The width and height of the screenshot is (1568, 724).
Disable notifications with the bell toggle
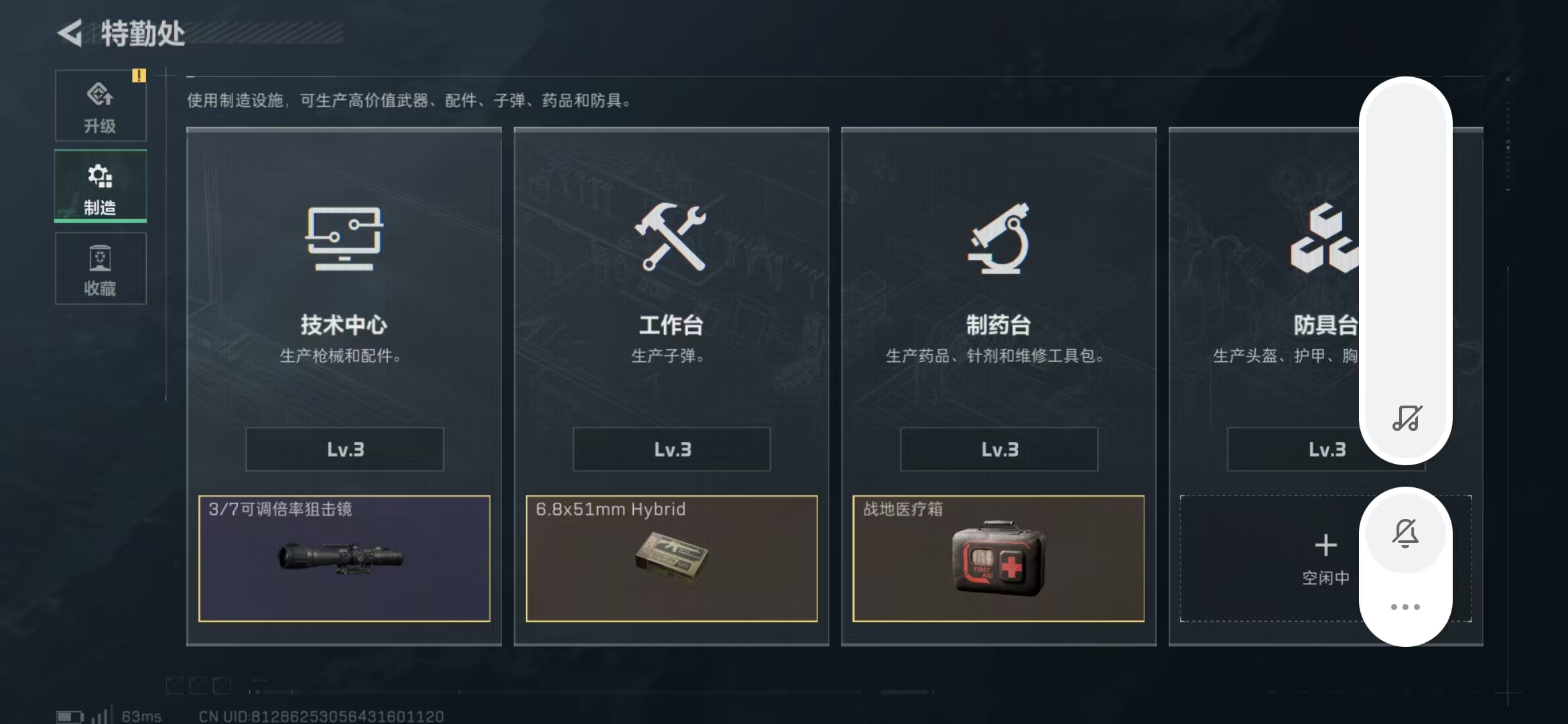click(x=1405, y=533)
